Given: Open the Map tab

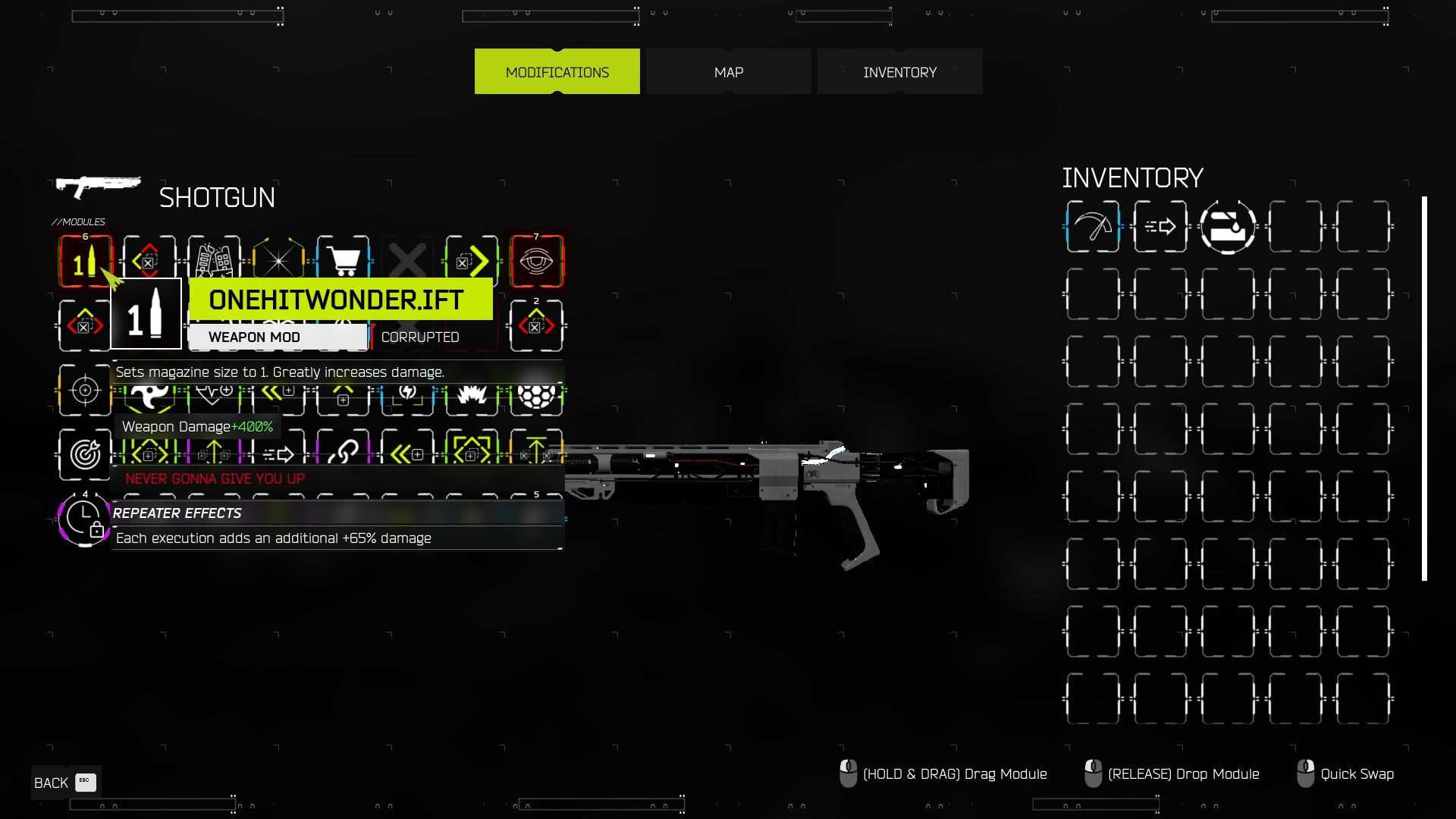Looking at the screenshot, I should (x=728, y=72).
